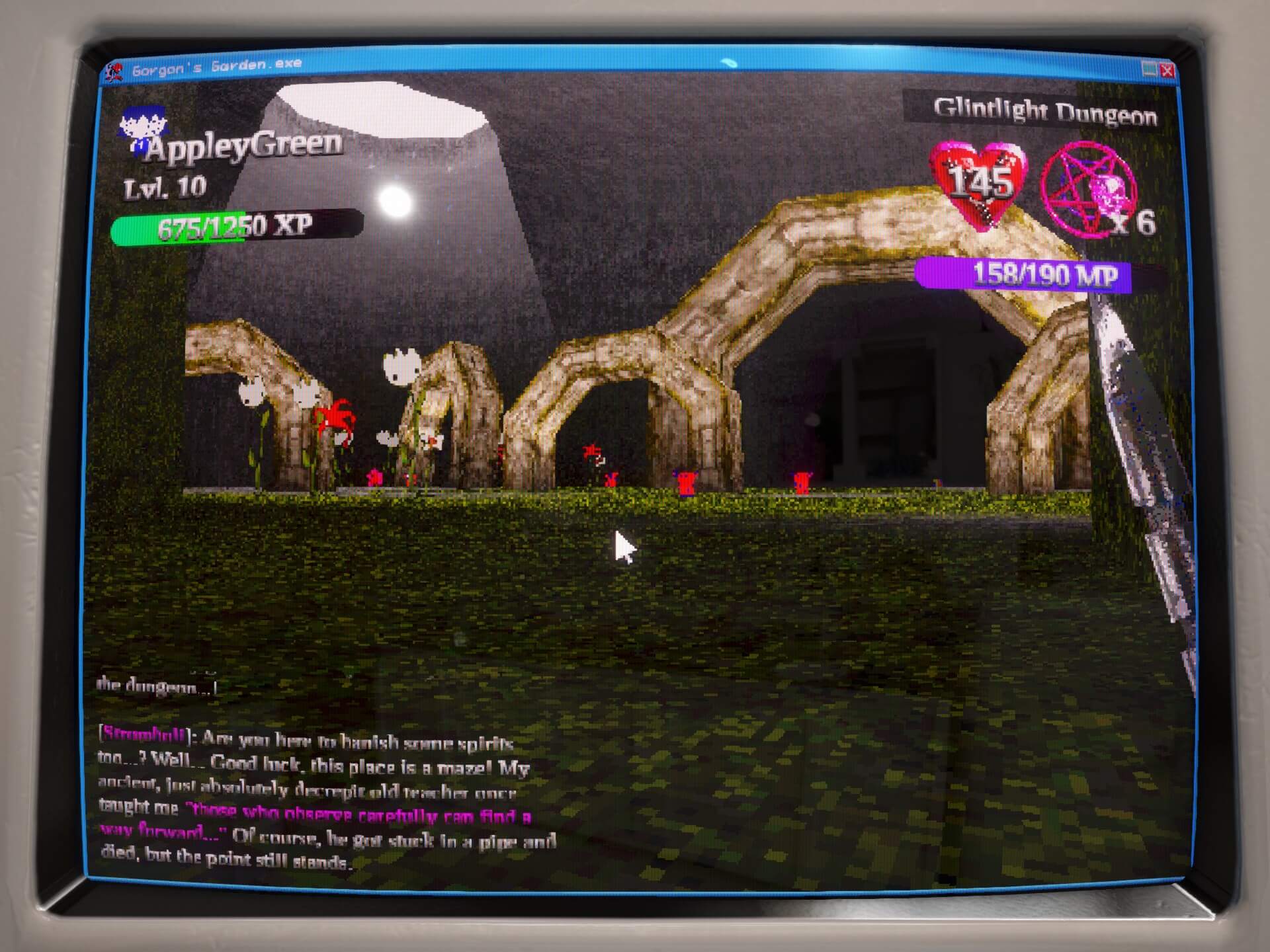Click the Glintlight Dungeon location label
Screen dimensions: 1270x952
[1045, 112]
